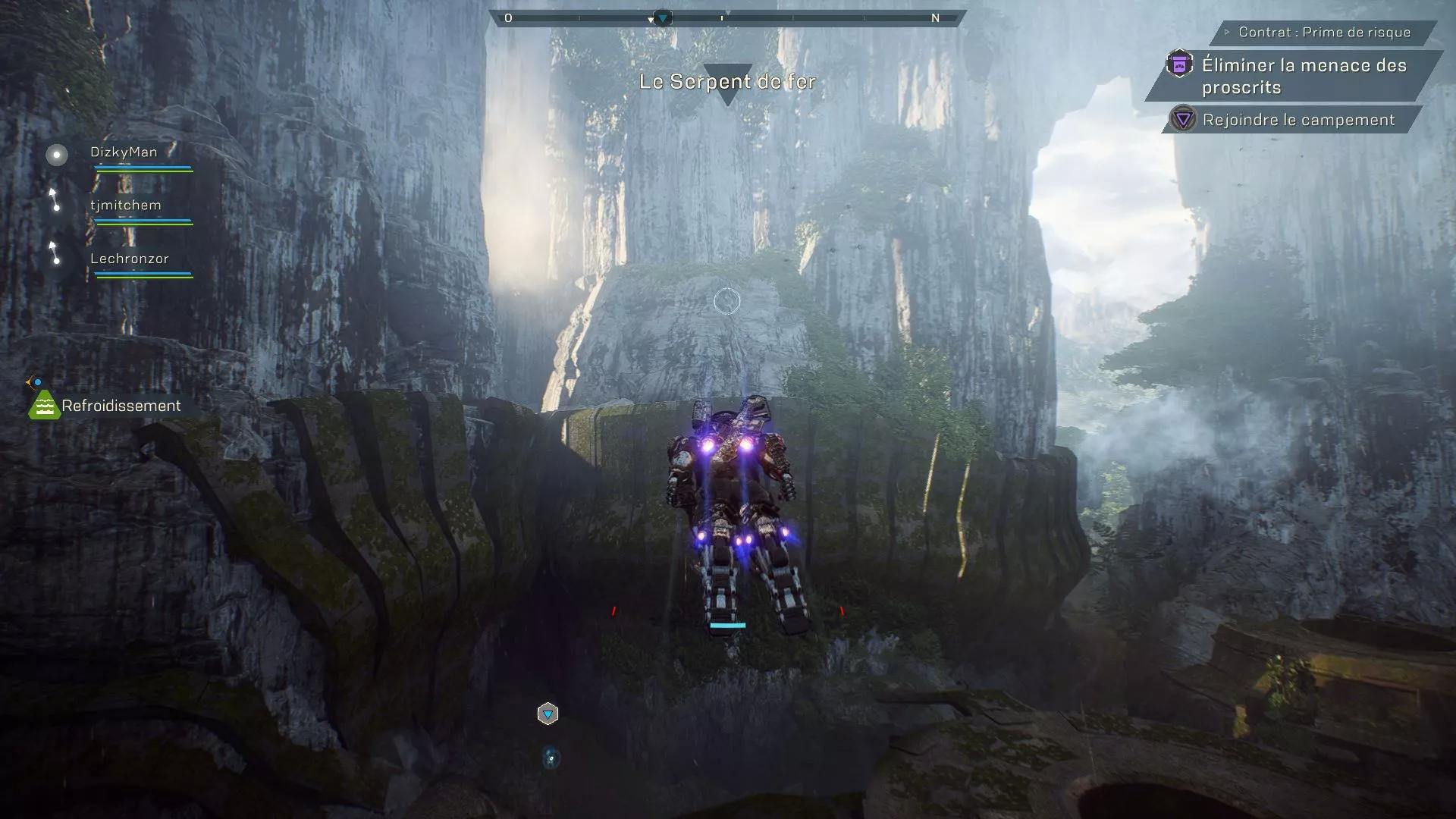Select the Contrat : Prime de risque header
This screenshot has height=819, width=1456.
pyautogui.click(x=1326, y=33)
